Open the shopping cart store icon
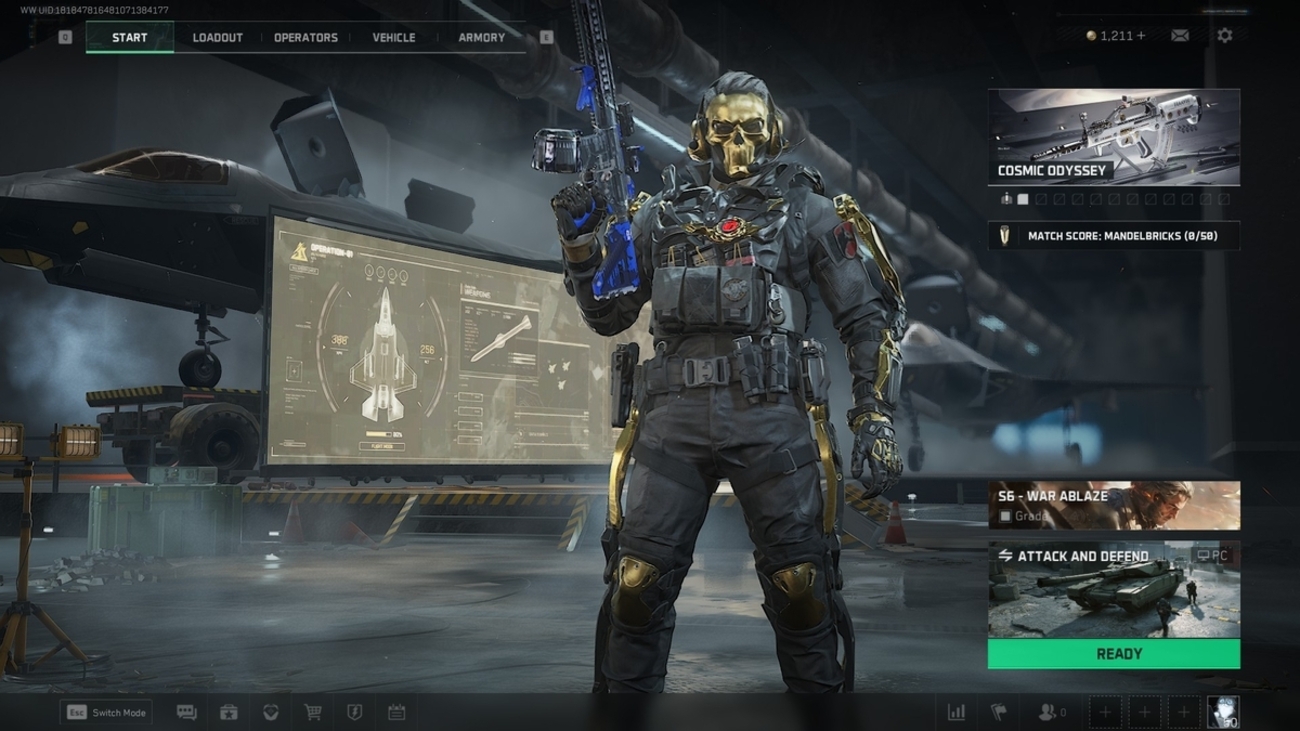 point(313,713)
